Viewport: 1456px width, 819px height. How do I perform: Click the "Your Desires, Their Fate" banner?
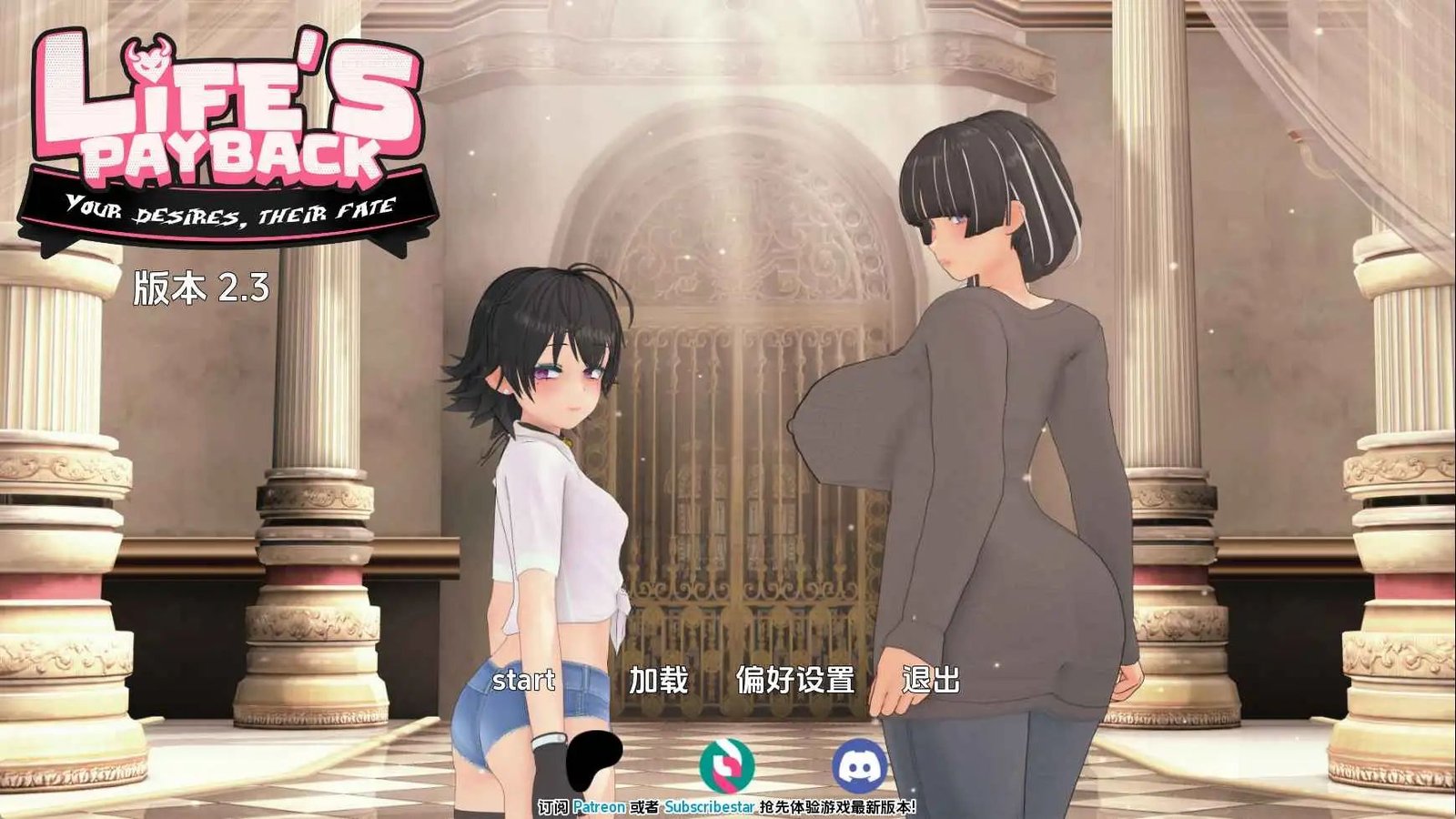click(x=227, y=211)
